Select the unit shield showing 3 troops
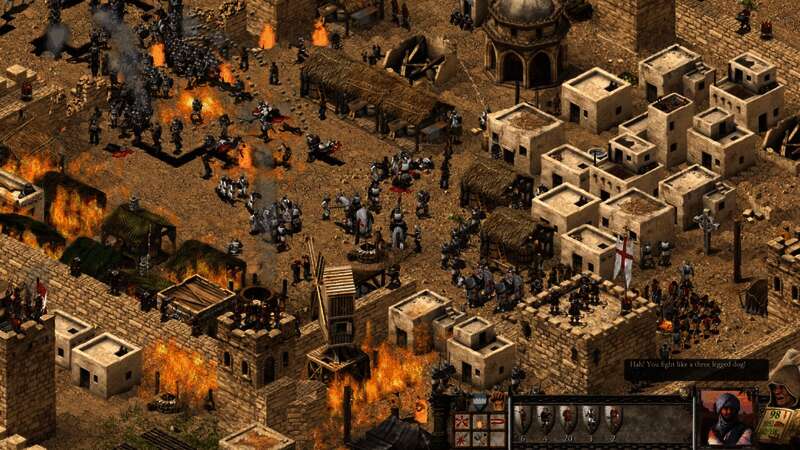This screenshot has width=800, height=450. (x=590, y=418)
